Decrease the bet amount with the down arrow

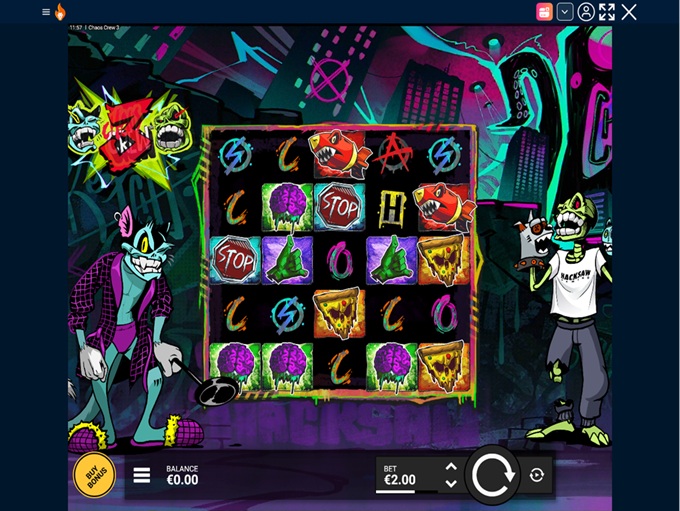[x=451, y=484]
